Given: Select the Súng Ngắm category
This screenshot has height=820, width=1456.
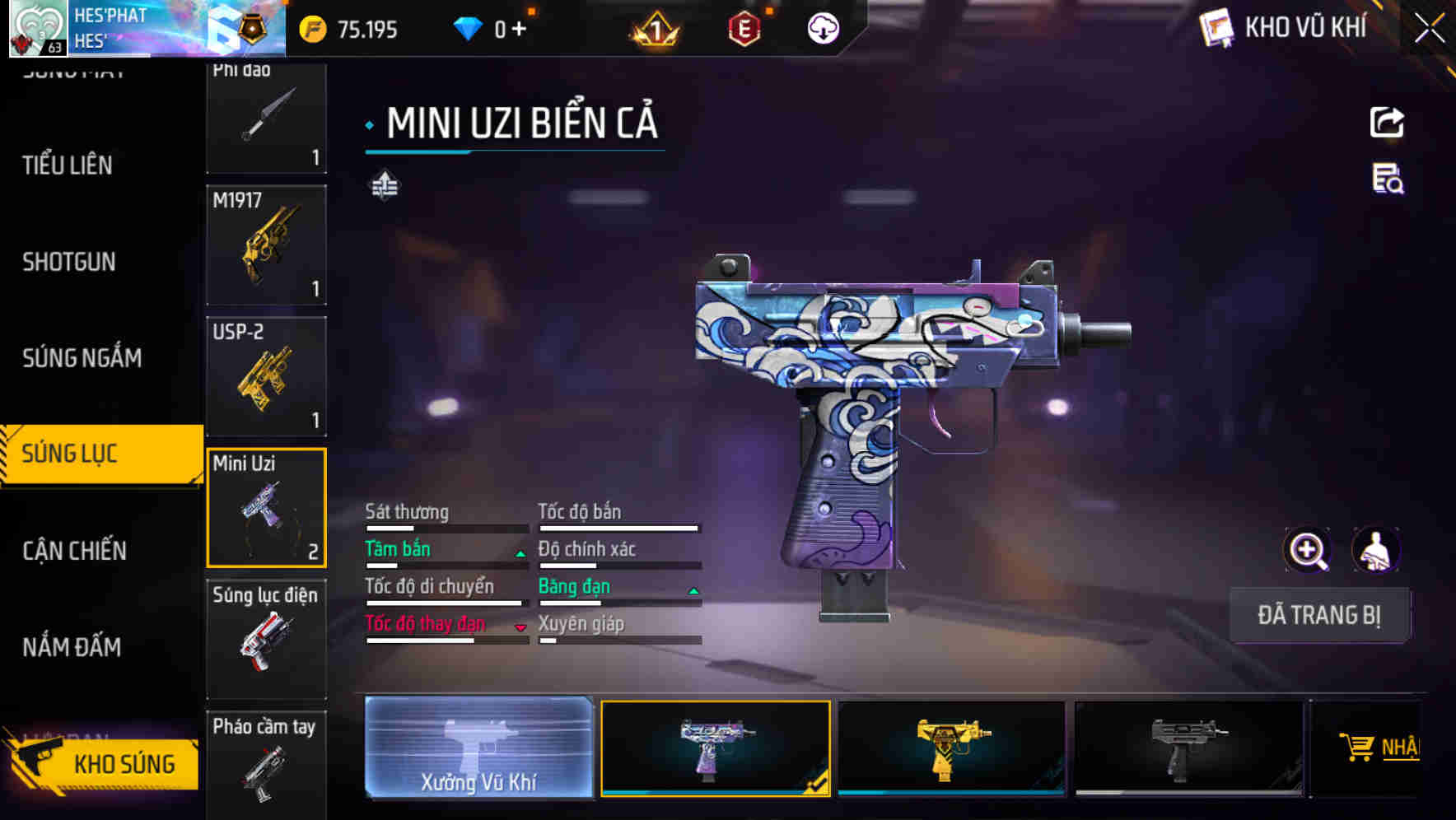Looking at the screenshot, I should click(x=82, y=358).
